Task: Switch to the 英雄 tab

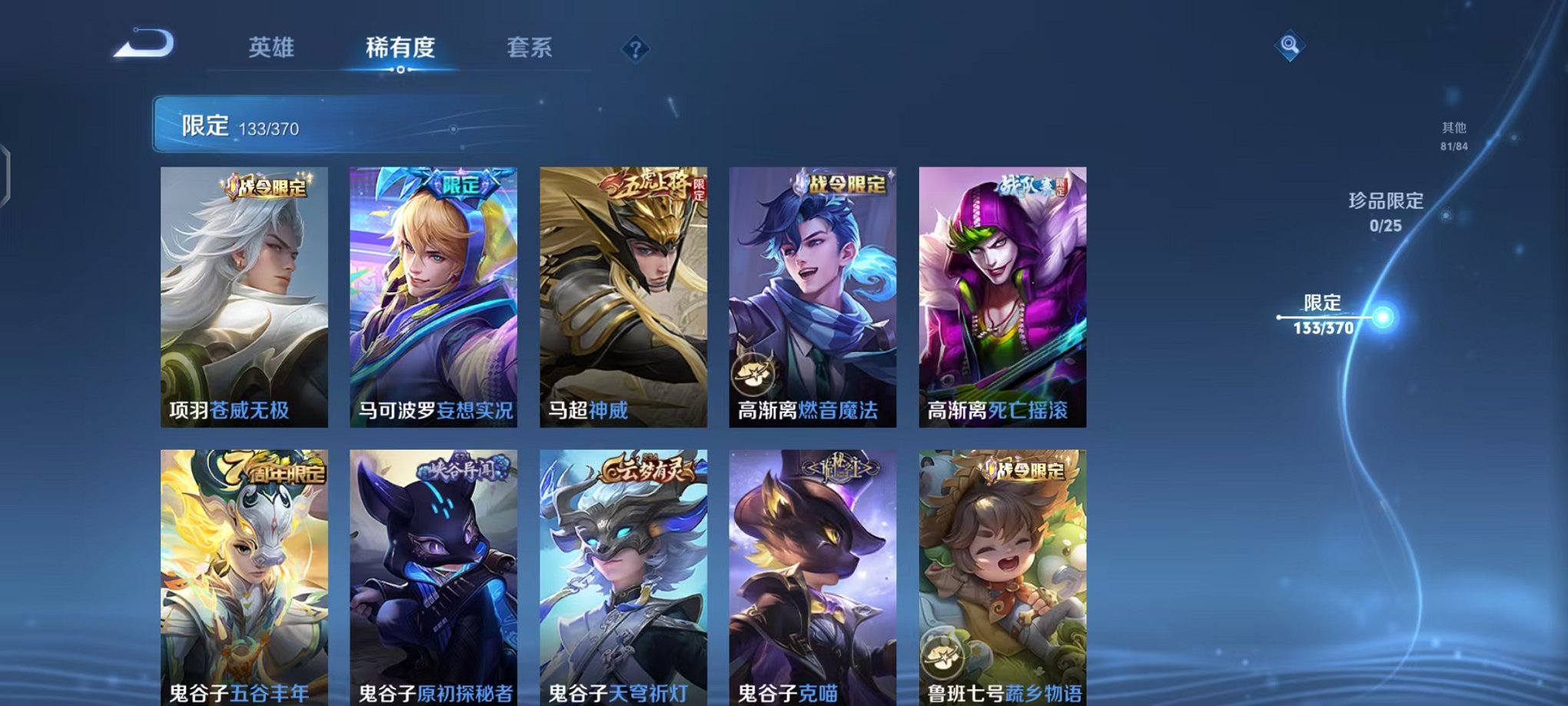Action: (x=271, y=48)
